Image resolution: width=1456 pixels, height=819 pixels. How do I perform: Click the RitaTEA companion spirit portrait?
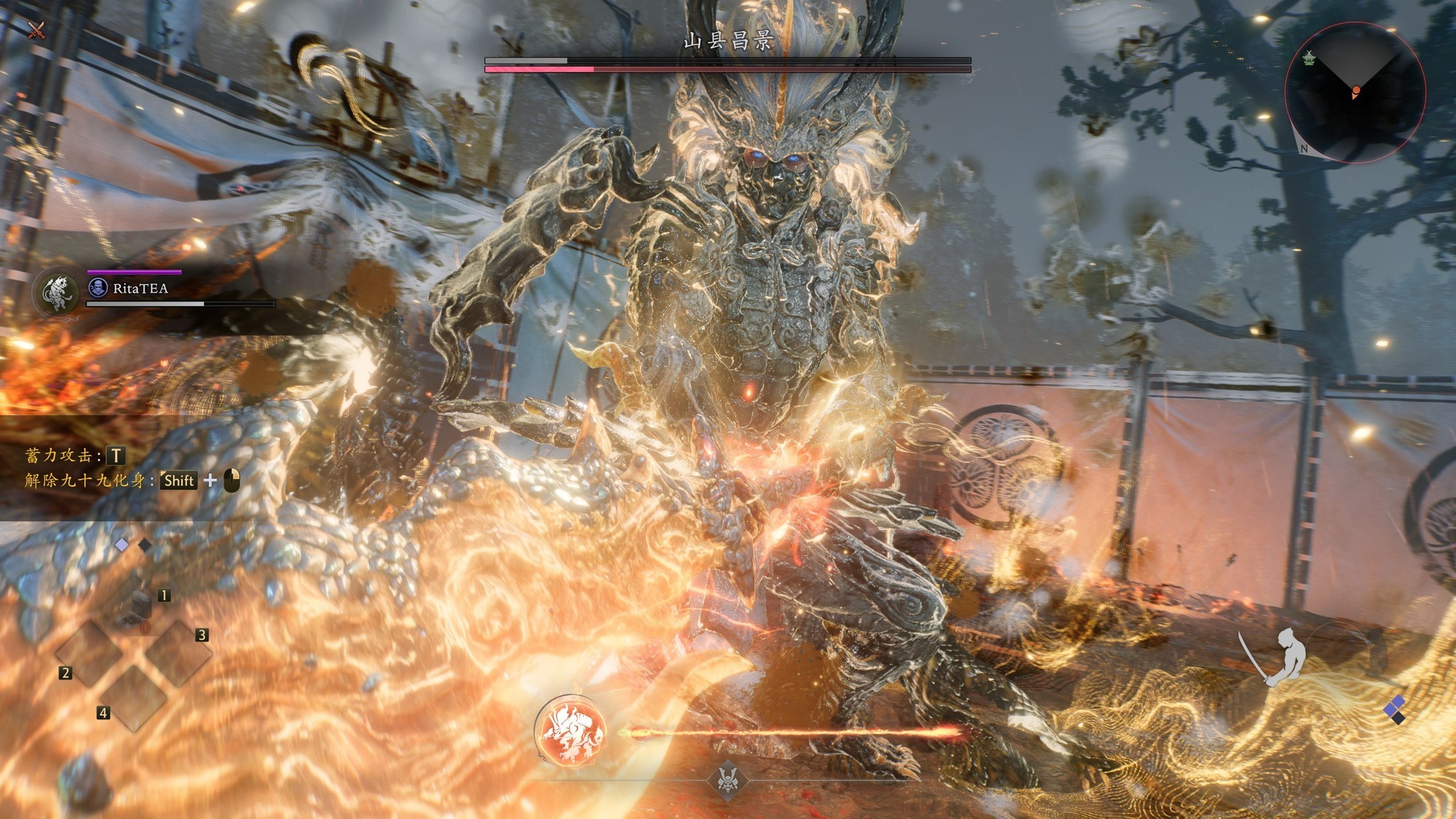pos(58,293)
